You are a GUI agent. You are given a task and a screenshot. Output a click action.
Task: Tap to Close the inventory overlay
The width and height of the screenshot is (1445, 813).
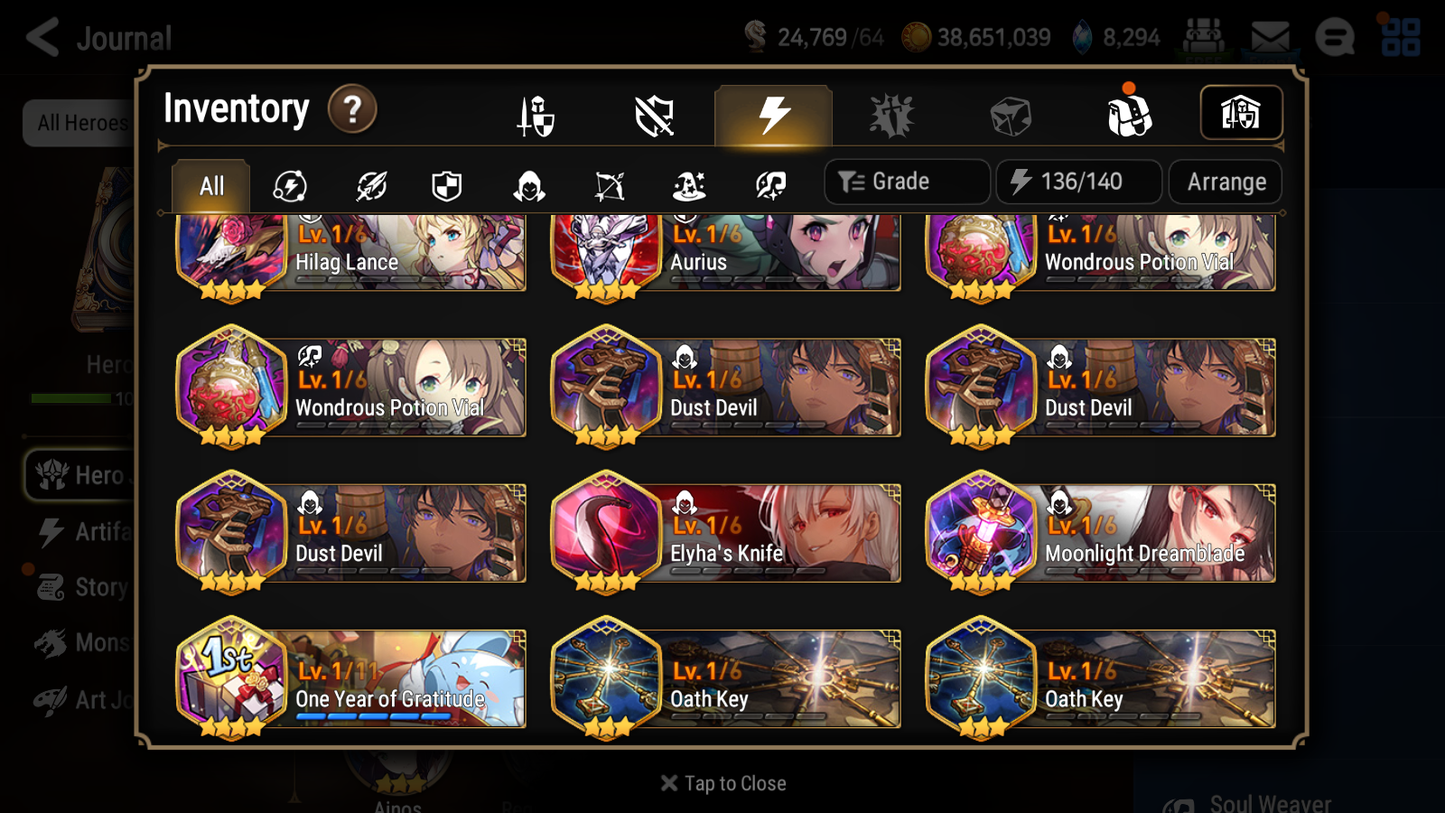(722, 783)
